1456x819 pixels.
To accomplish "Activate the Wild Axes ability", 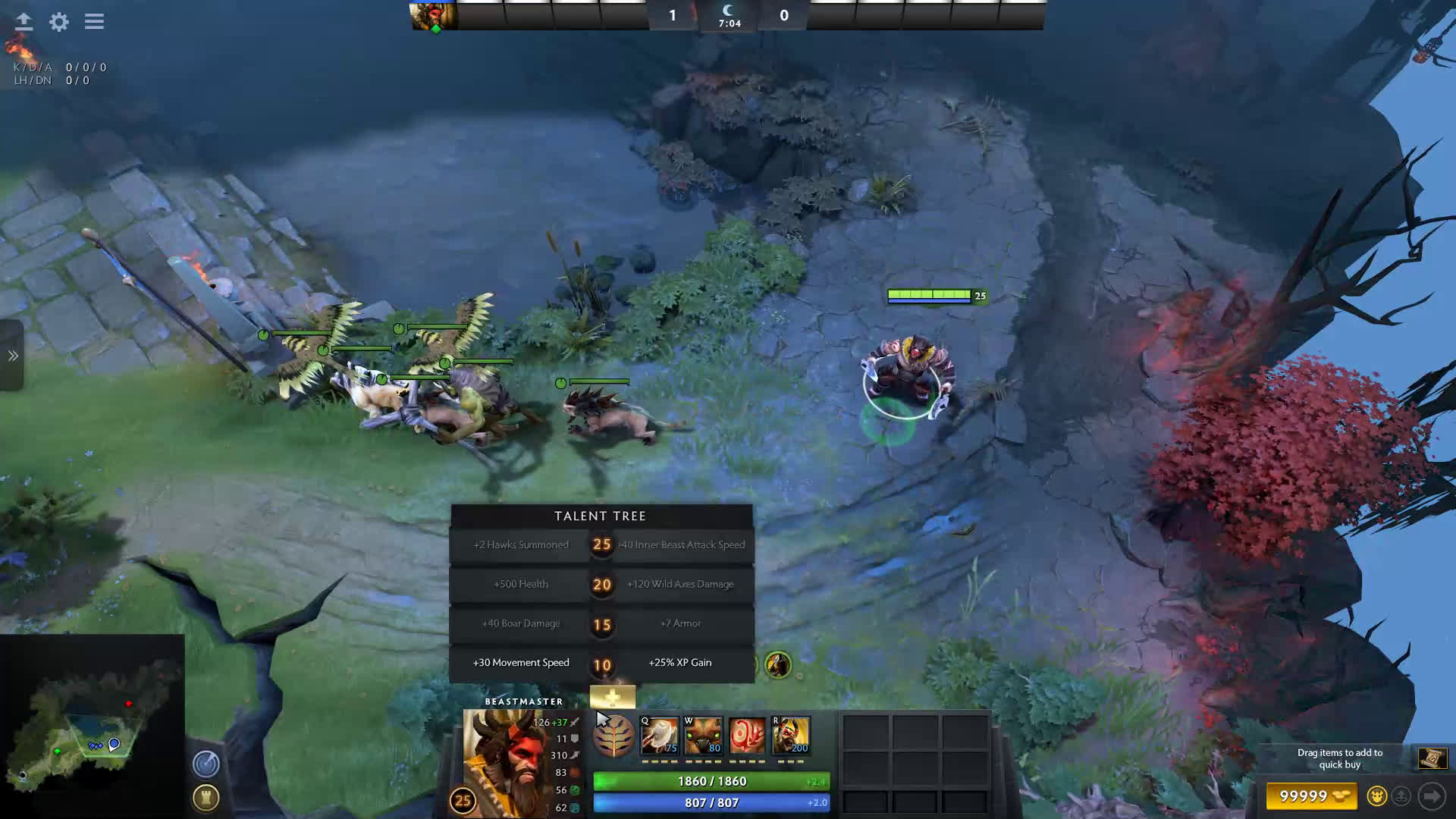I will click(x=660, y=736).
